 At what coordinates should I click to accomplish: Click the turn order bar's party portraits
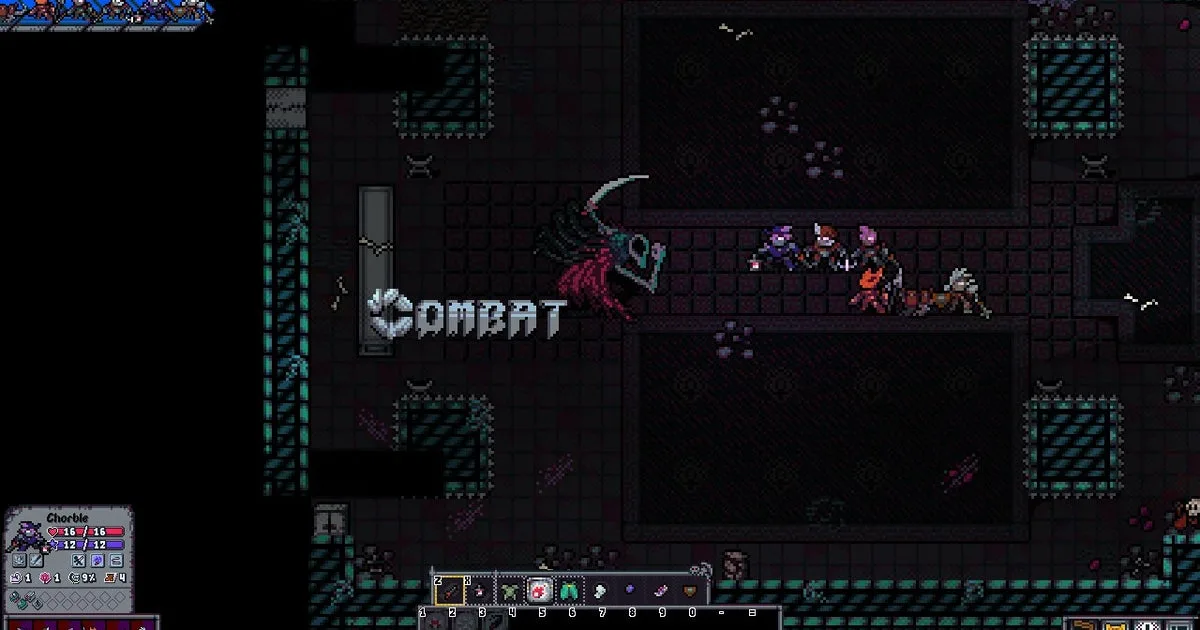tap(105, 13)
